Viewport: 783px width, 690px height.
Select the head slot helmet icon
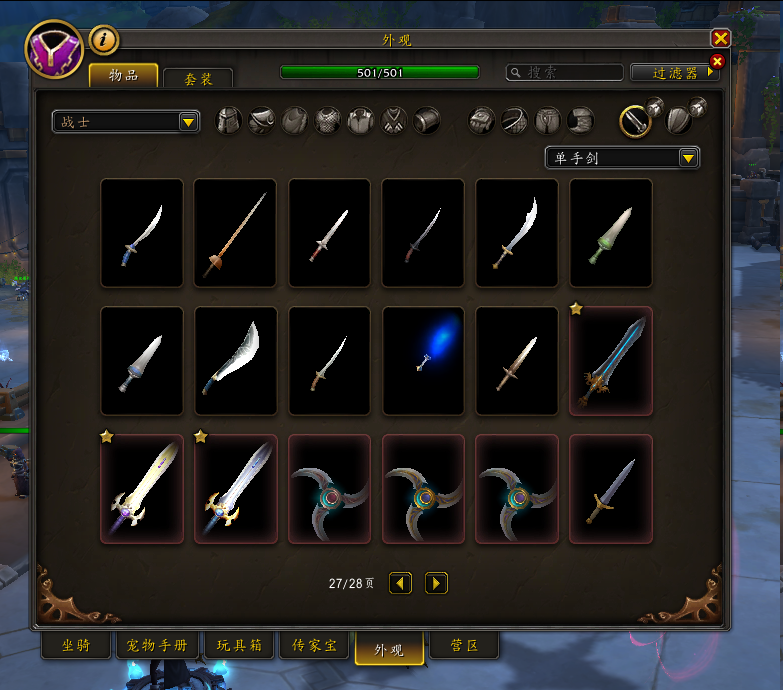coord(229,121)
